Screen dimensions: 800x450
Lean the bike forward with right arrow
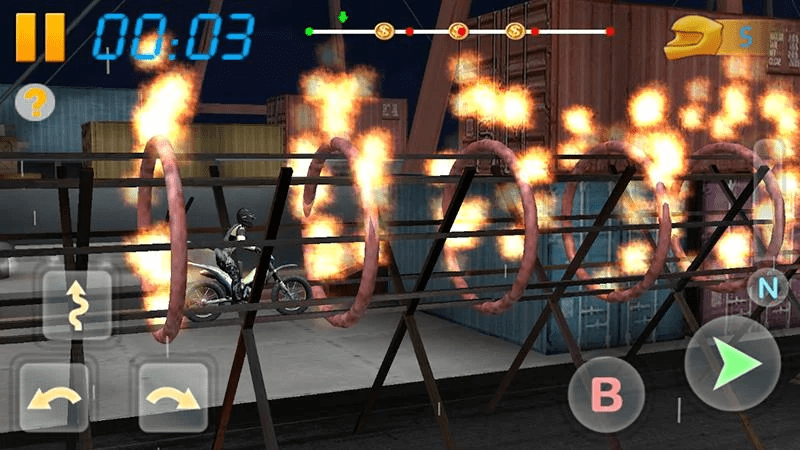coord(173,397)
